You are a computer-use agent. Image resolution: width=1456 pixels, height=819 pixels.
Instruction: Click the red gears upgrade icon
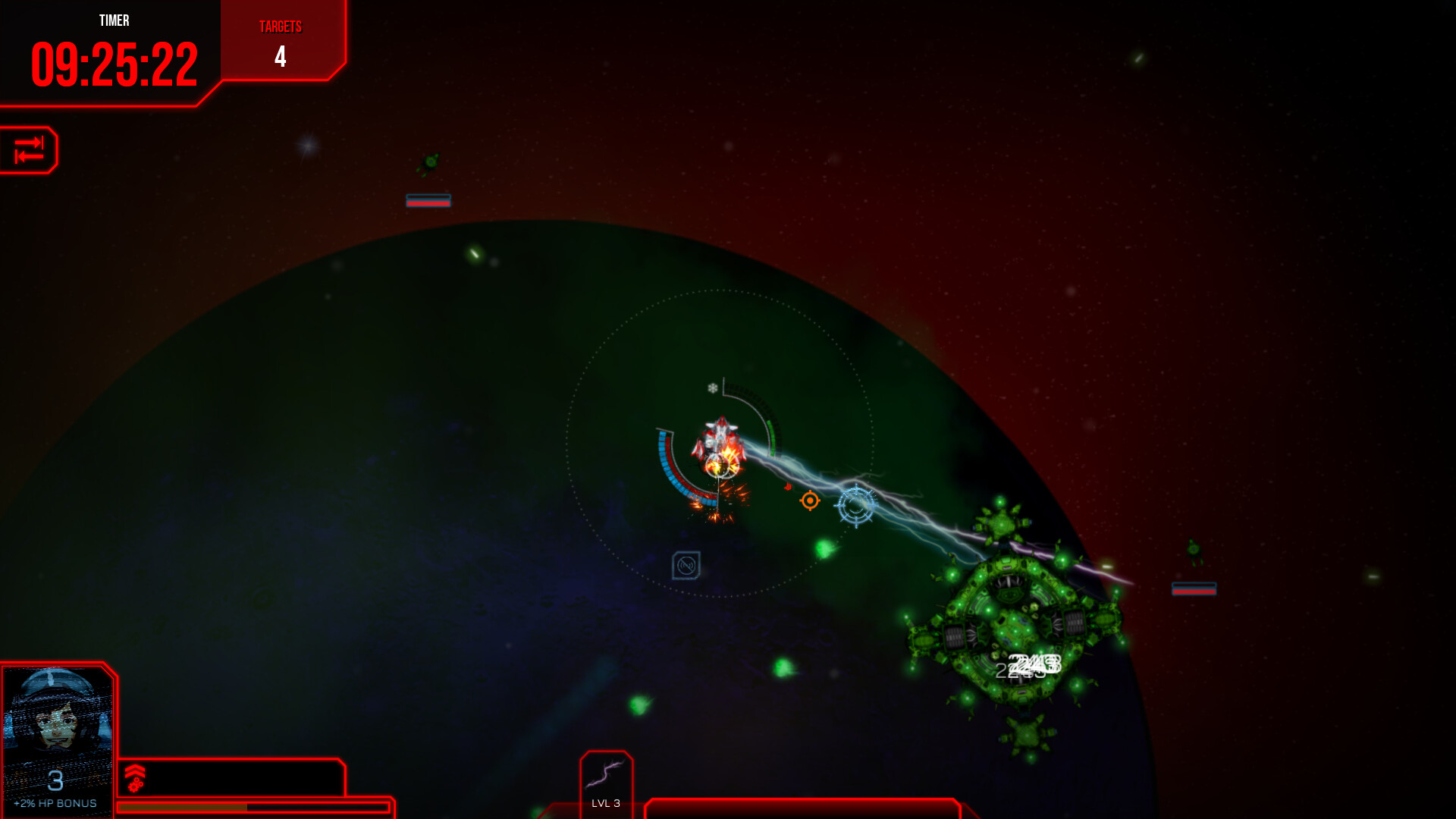click(136, 786)
